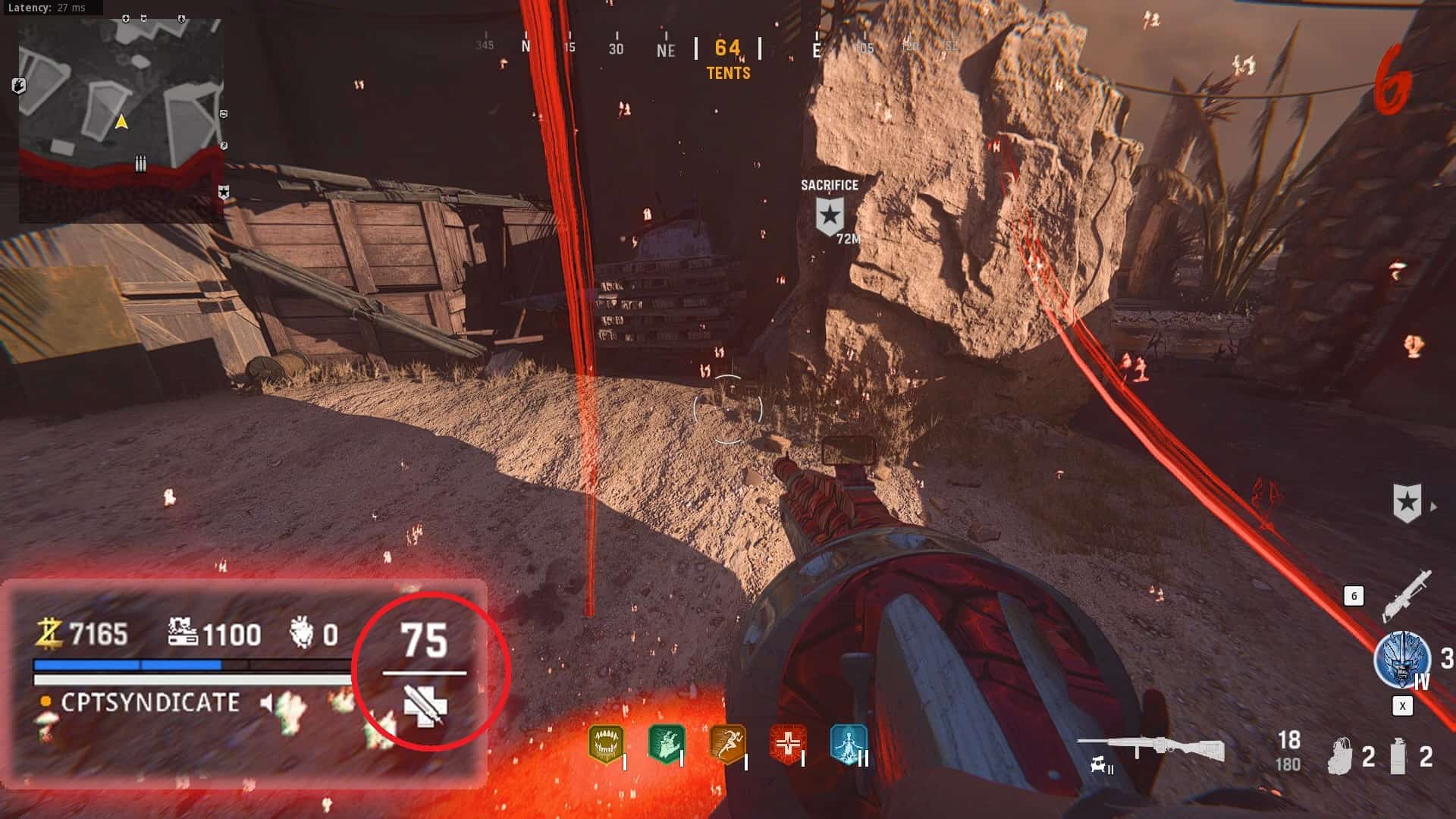Click the CPTSYNDICATE player name

click(x=150, y=703)
